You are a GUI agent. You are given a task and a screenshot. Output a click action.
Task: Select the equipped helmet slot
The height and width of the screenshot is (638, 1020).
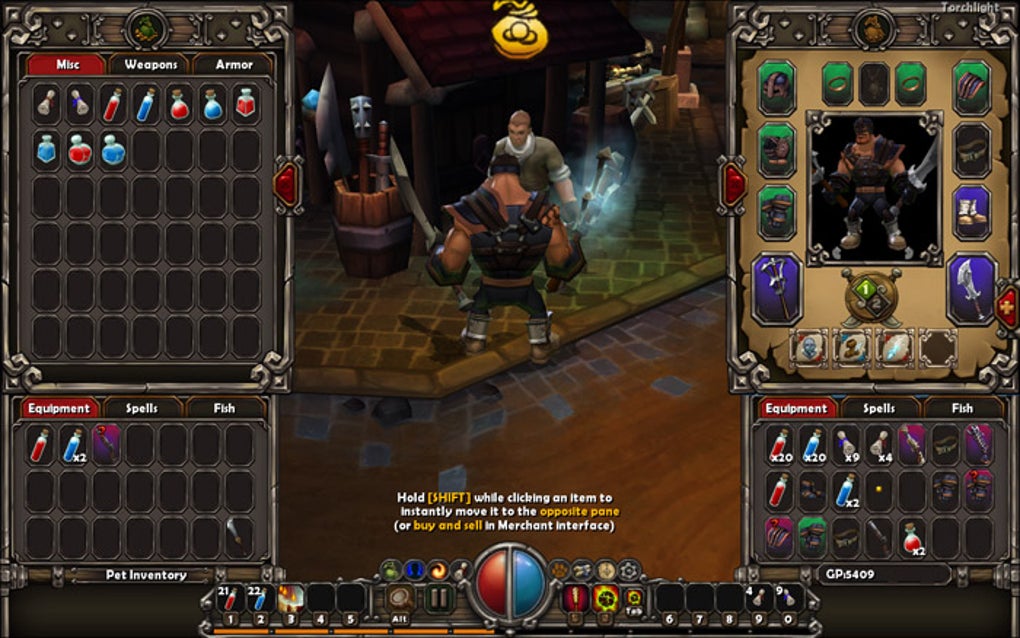tap(776, 88)
